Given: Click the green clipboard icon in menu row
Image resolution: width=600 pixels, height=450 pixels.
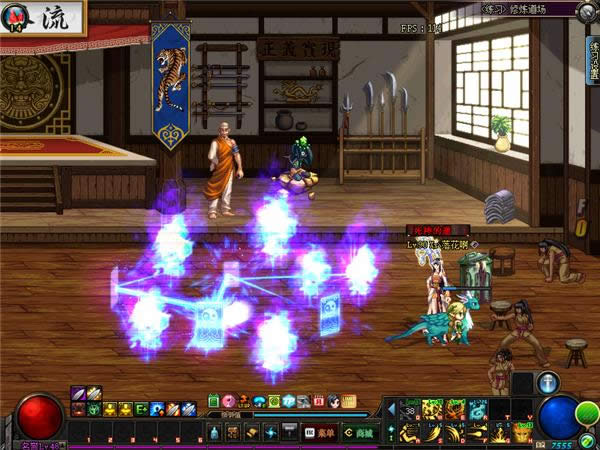Looking at the screenshot, I should (213, 401).
